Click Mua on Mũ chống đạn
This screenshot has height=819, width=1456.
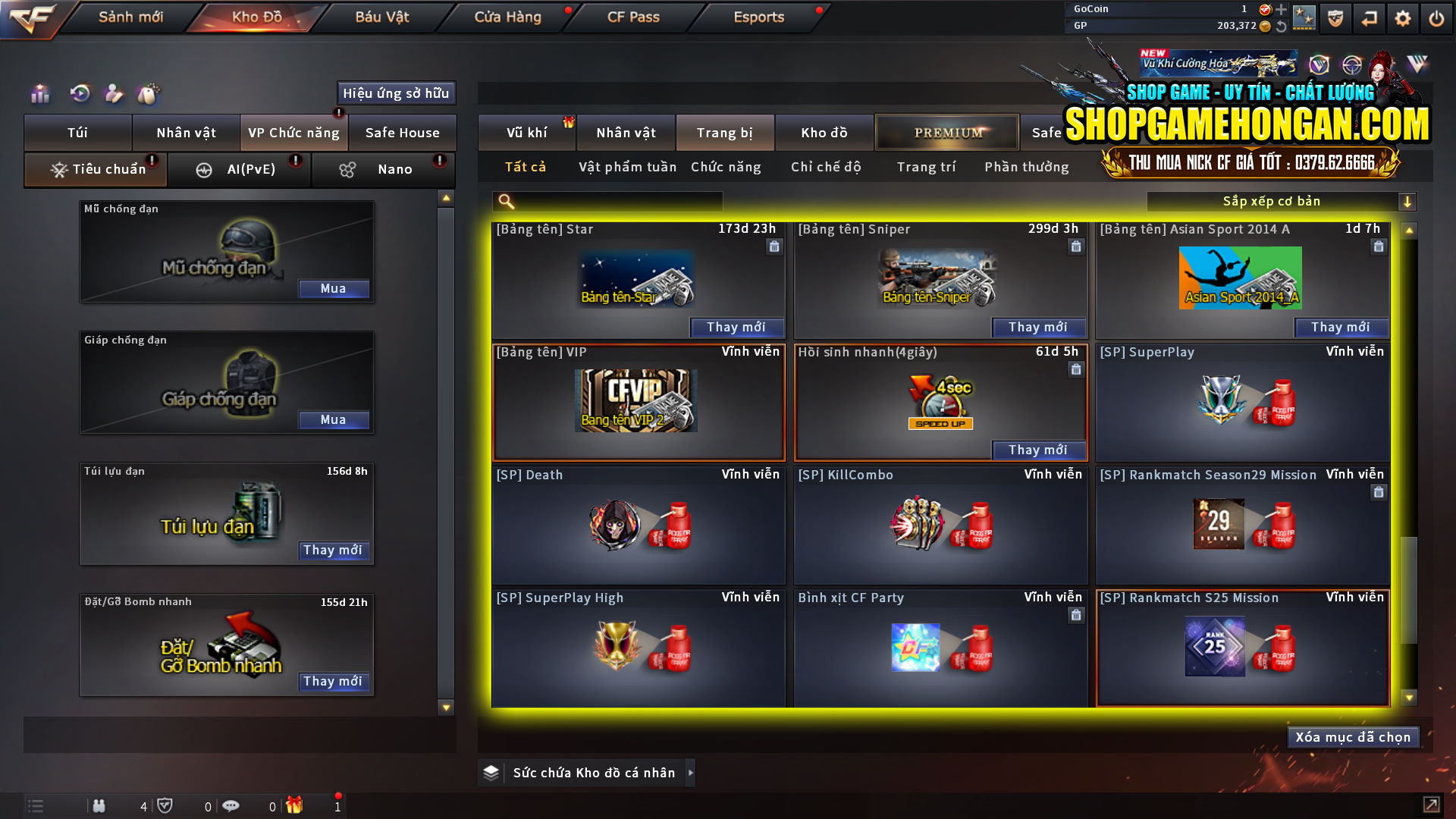tap(334, 288)
